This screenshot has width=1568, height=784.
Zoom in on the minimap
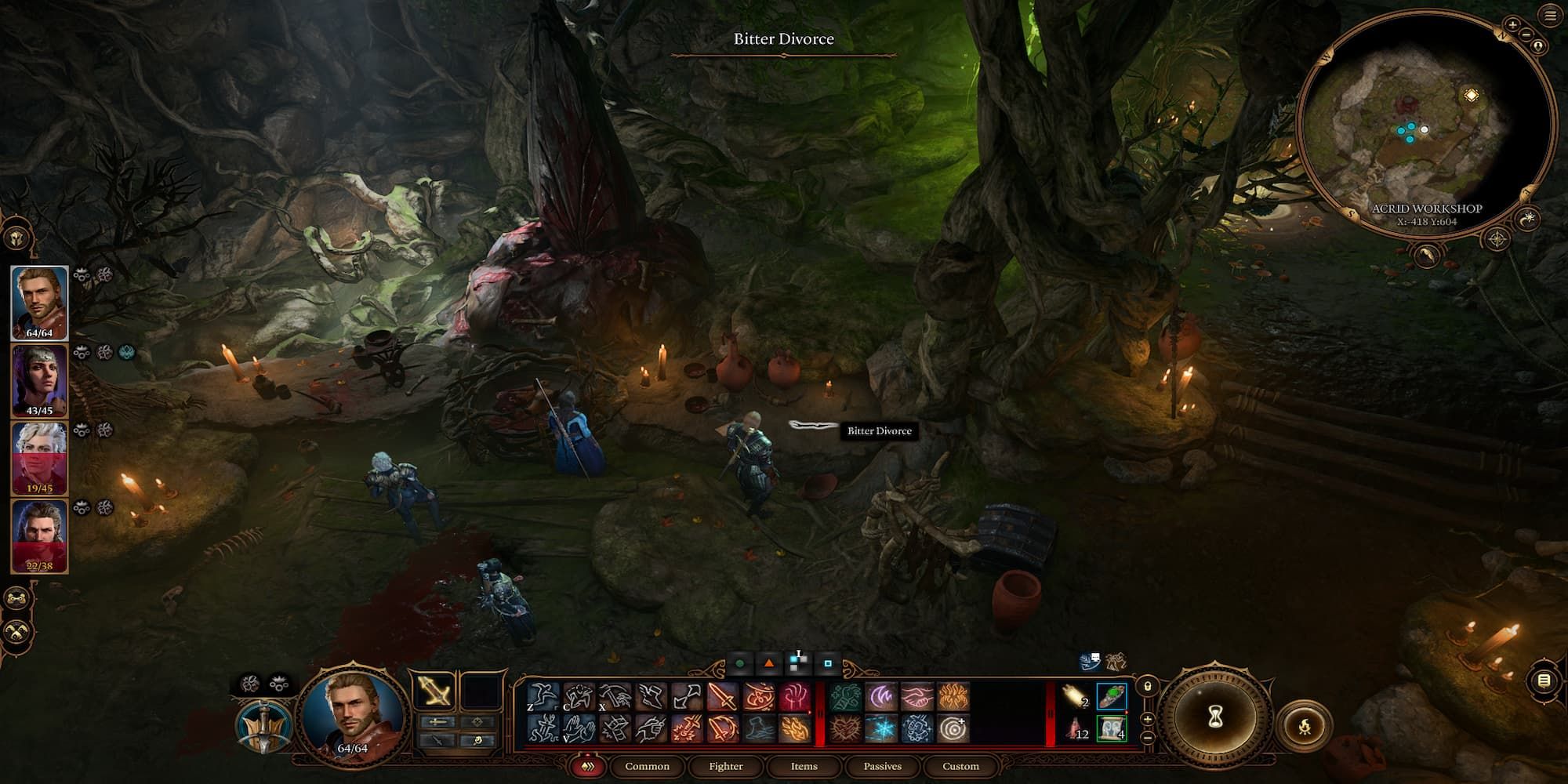click(x=1512, y=25)
